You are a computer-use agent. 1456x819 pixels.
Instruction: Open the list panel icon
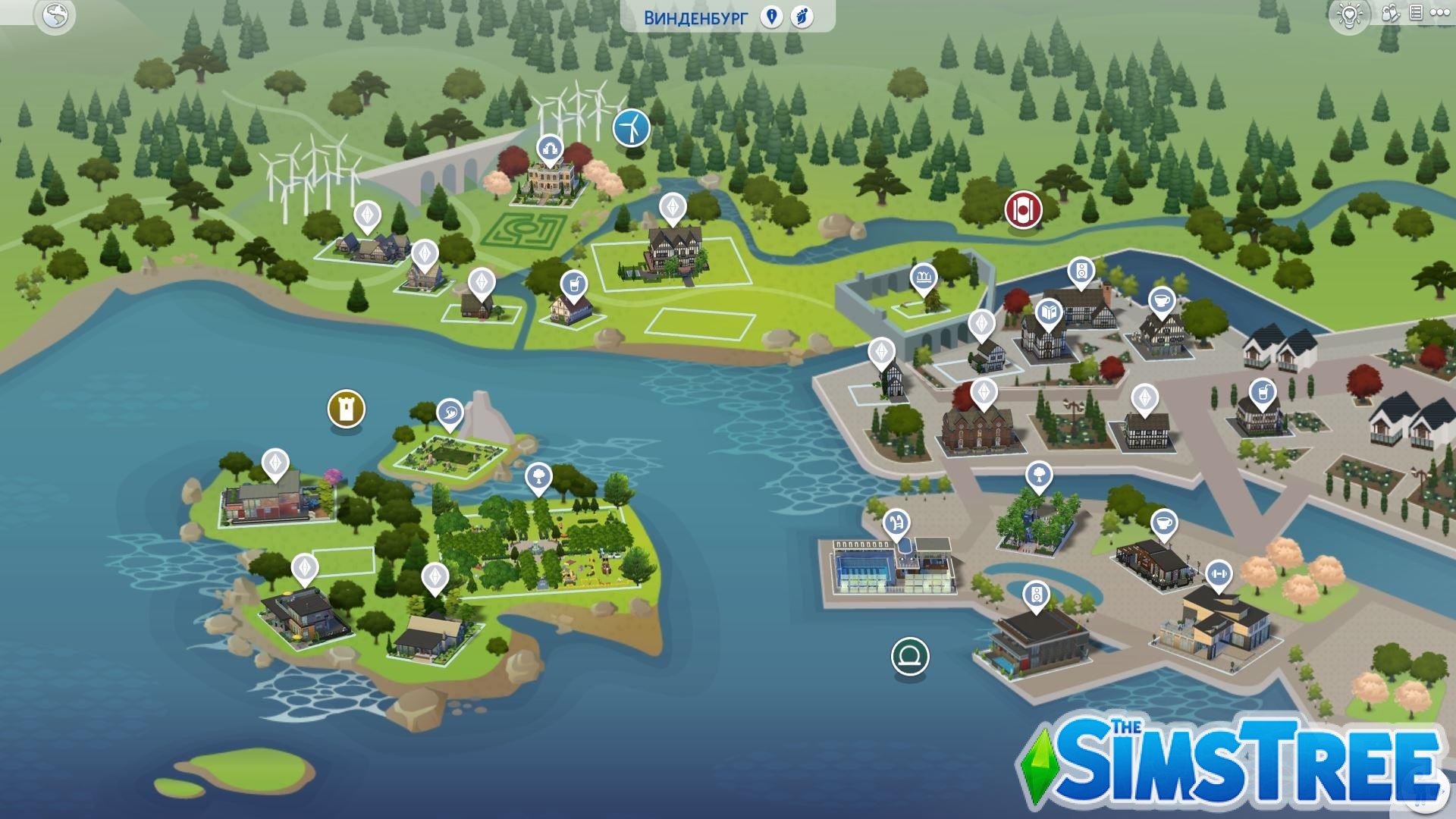[x=1415, y=13]
